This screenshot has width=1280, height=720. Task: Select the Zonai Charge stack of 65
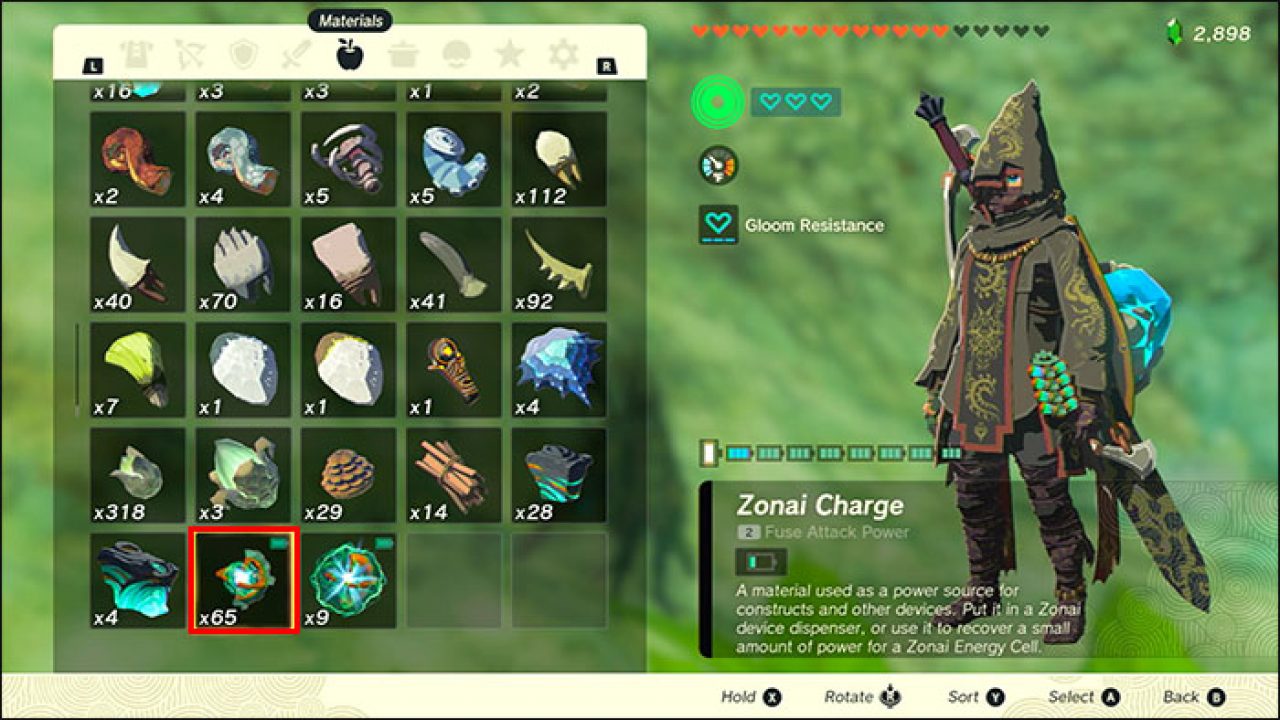tap(243, 580)
